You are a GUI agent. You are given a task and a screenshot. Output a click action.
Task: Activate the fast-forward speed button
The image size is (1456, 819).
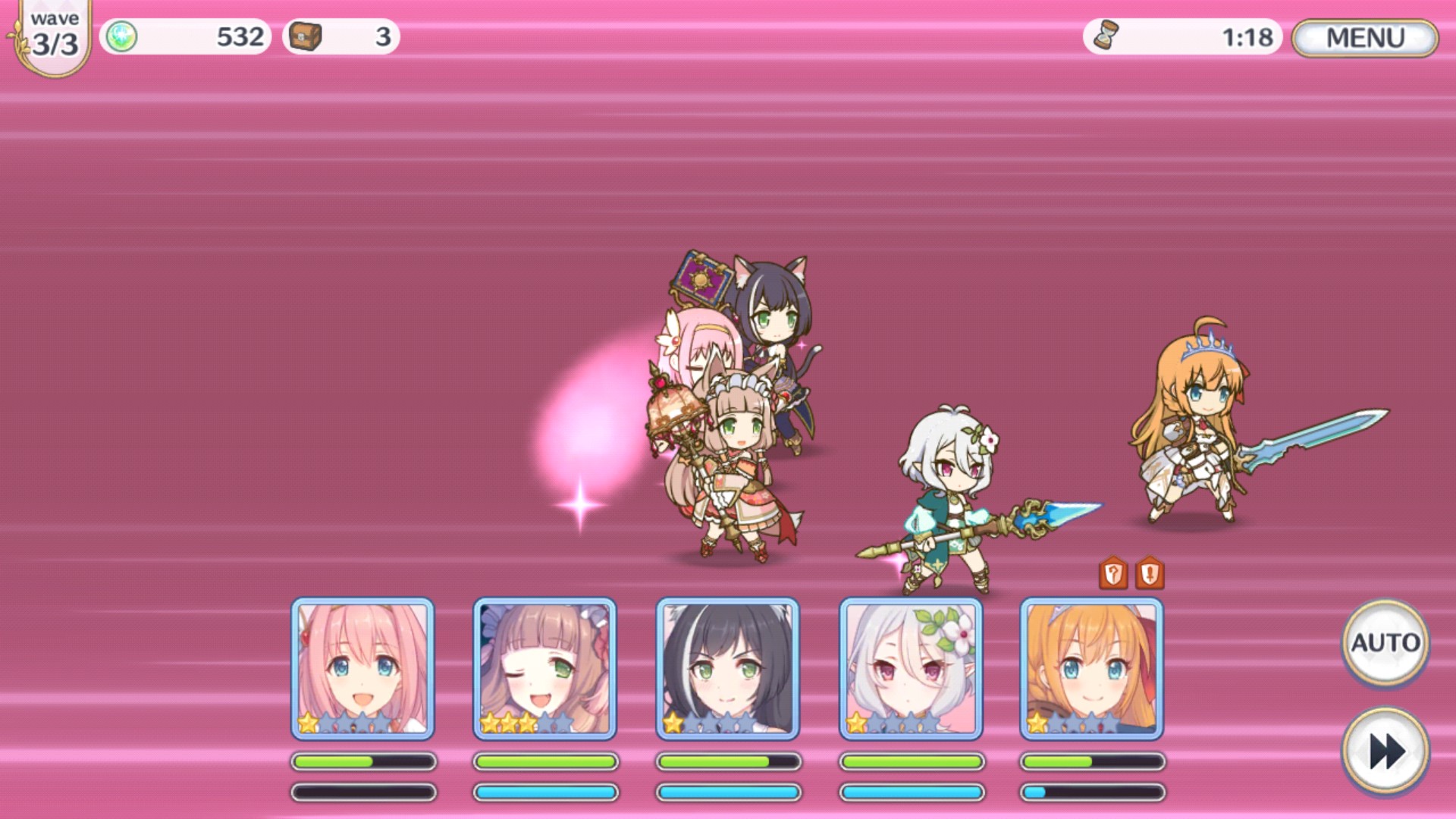click(x=1385, y=751)
